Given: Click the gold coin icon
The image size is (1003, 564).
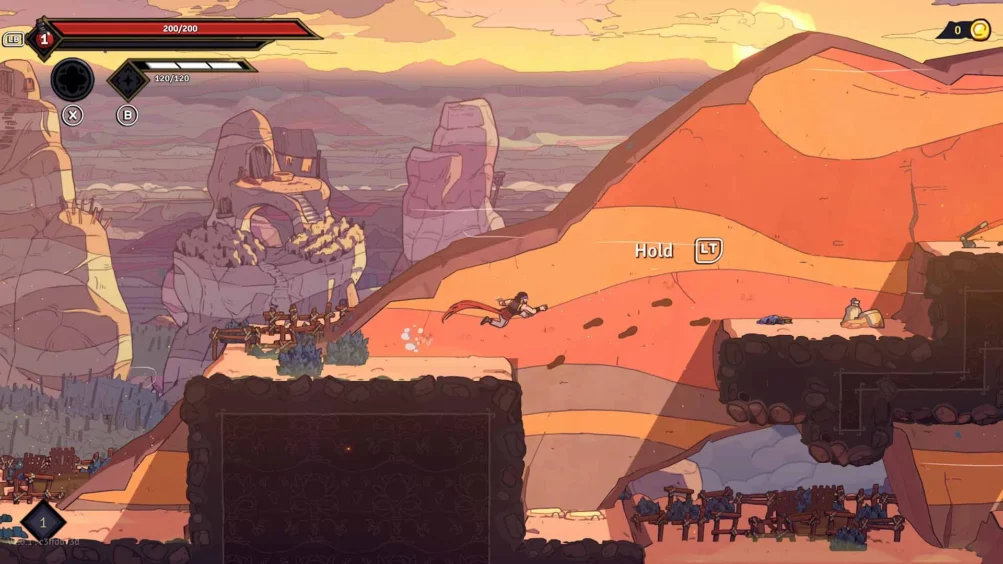Looking at the screenshot, I should point(979,30).
